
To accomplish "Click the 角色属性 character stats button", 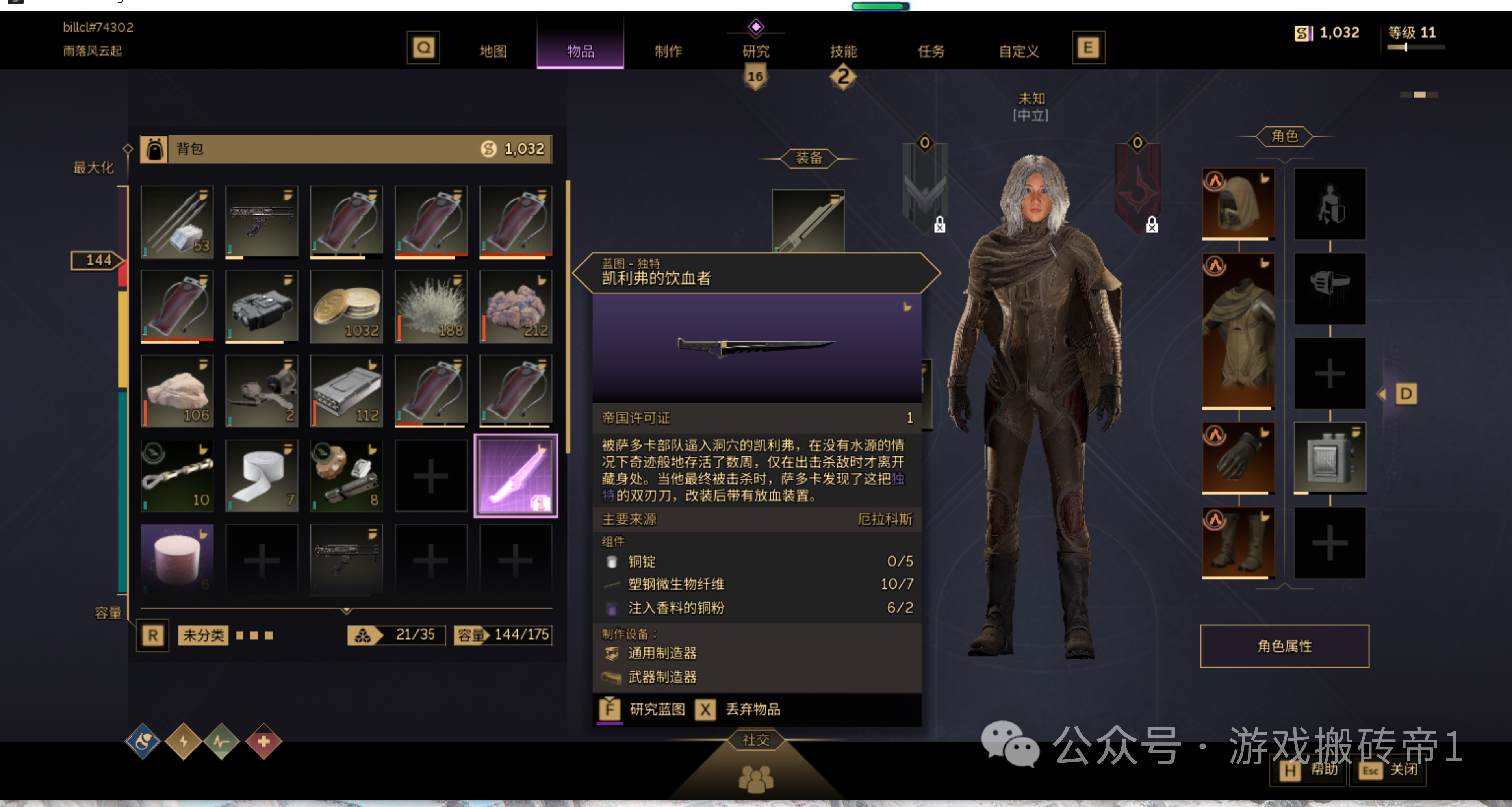I will point(1284,646).
